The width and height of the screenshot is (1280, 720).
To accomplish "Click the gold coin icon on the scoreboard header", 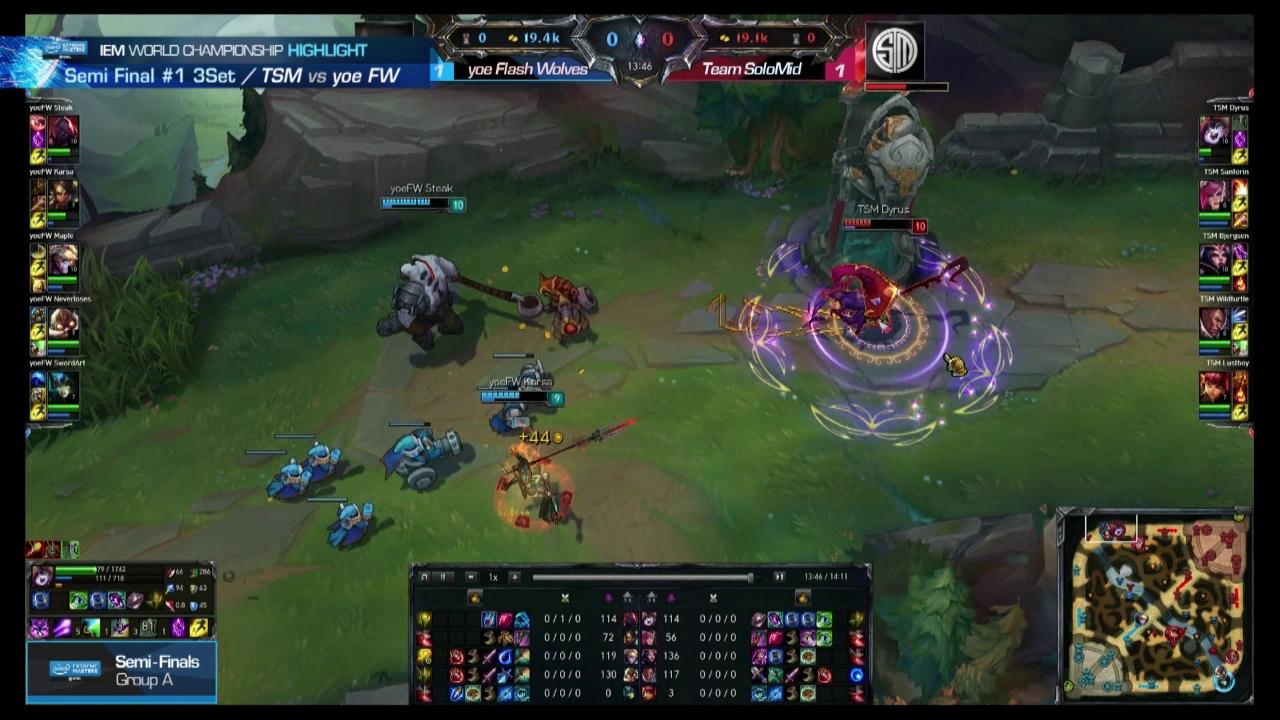I will point(512,38).
